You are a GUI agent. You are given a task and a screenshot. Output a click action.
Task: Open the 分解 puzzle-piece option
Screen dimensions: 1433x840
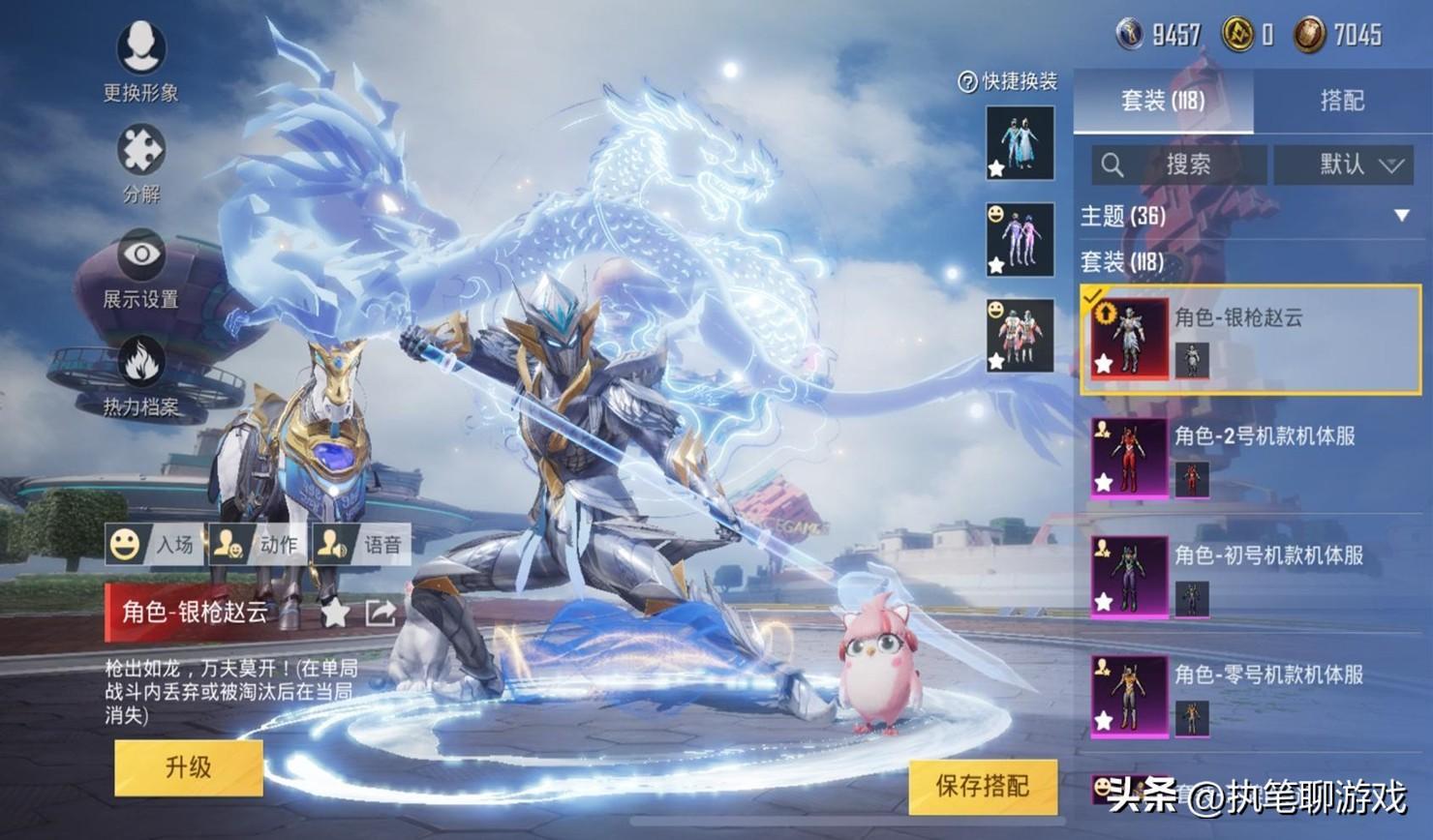[141, 163]
